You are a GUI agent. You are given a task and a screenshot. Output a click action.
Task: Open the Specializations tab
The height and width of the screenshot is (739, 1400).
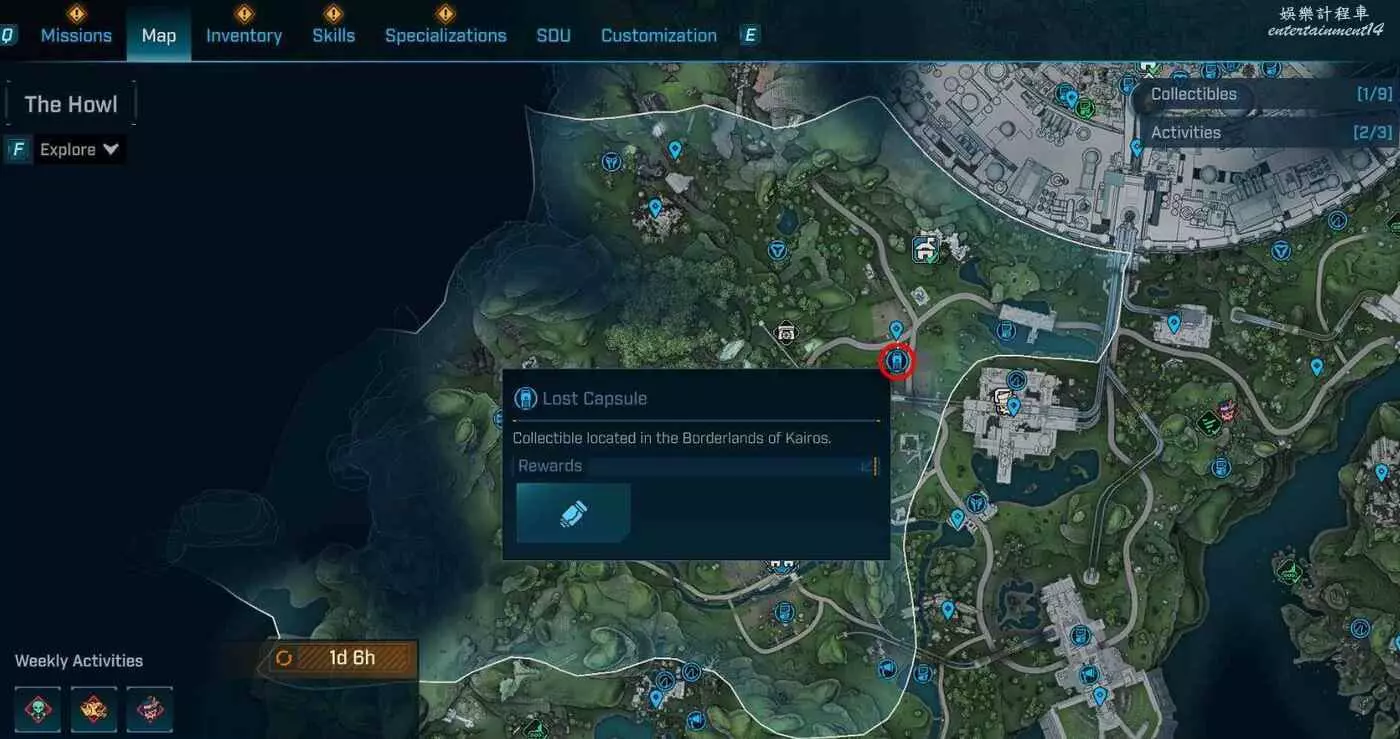click(x=445, y=36)
